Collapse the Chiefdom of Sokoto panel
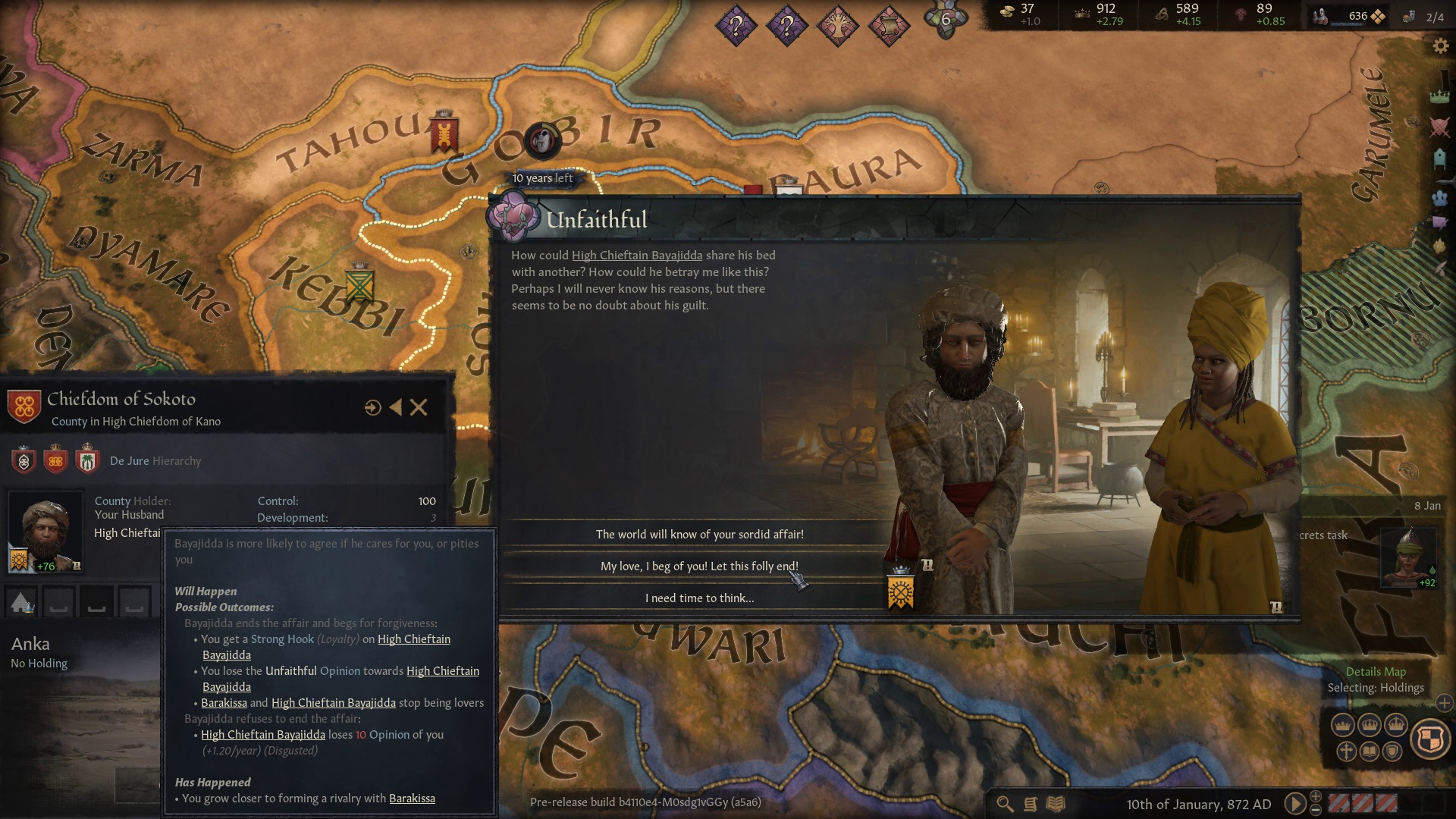Image resolution: width=1456 pixels, height=819 pixels. 395,407
